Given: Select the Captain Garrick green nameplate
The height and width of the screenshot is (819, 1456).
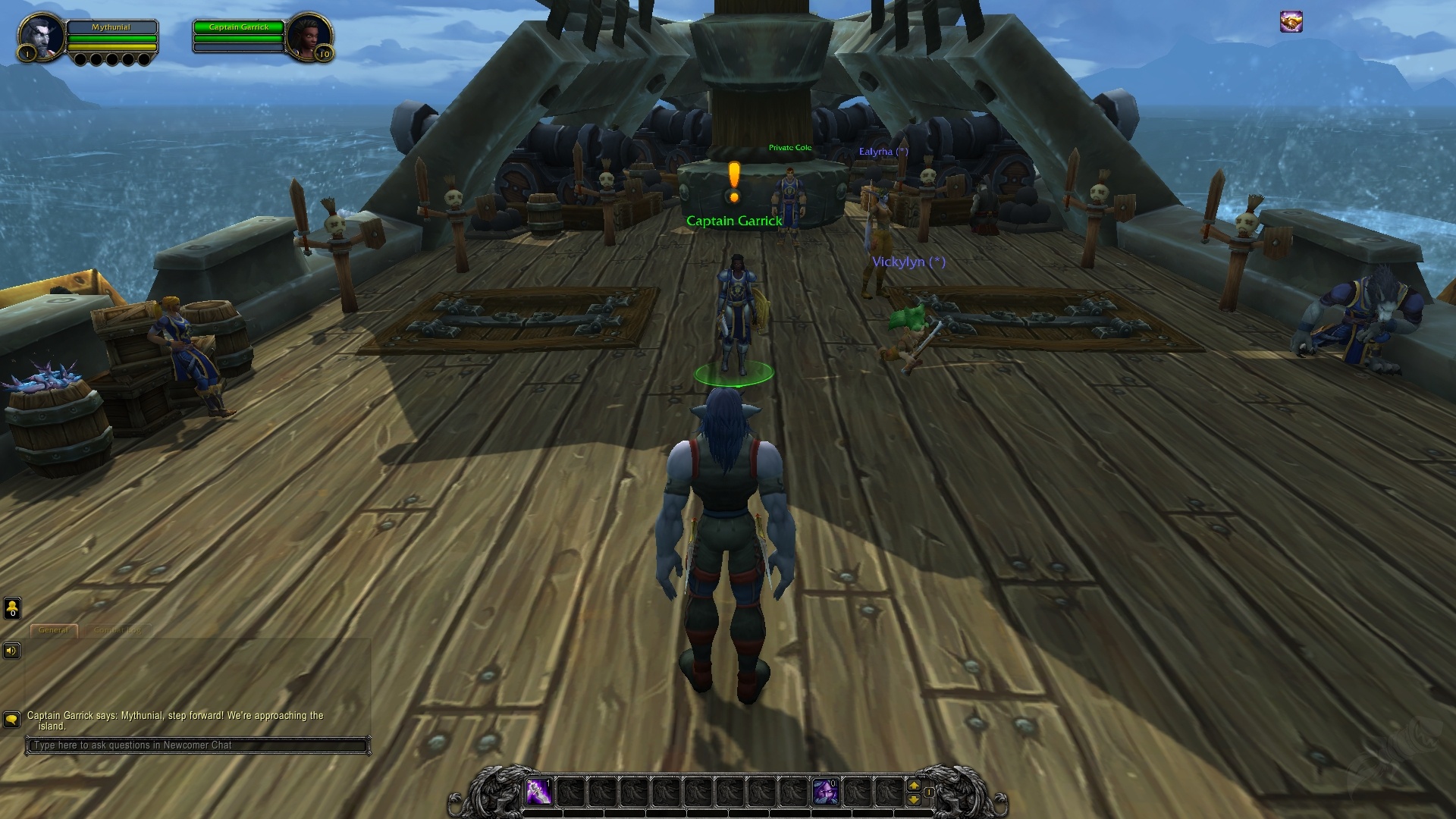Looking at the screenshot, I should click(x=733, y=221).
